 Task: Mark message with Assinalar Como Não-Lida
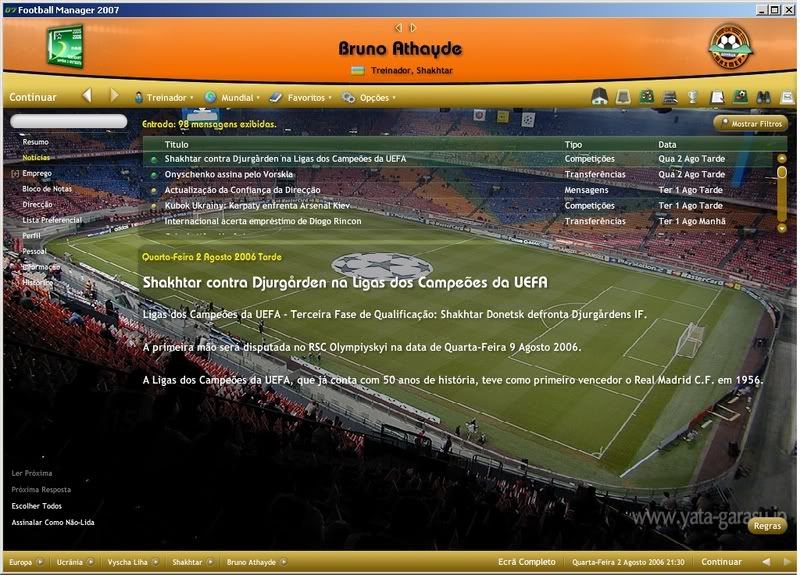[x=53, y=522]
